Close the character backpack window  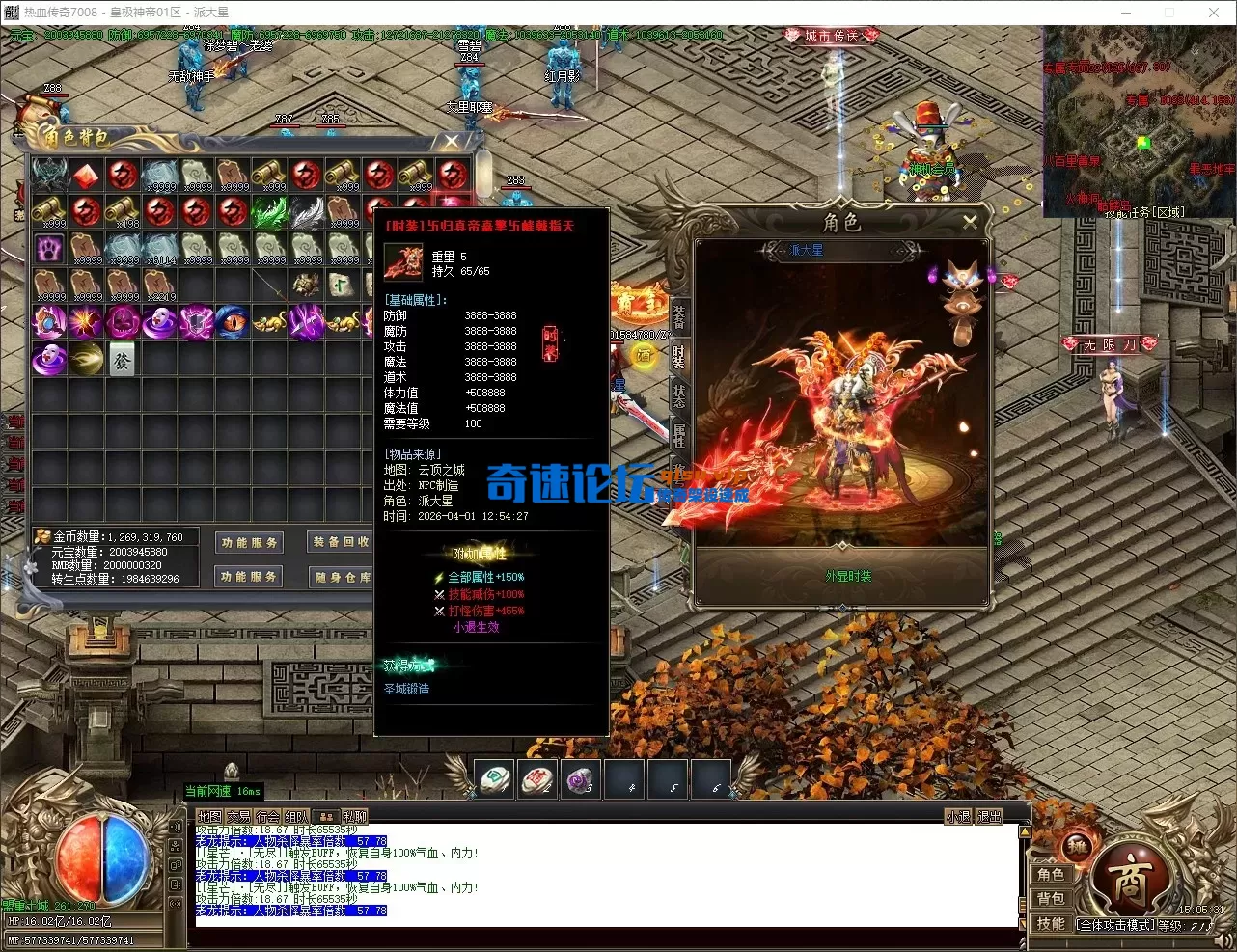pos(451,142)
